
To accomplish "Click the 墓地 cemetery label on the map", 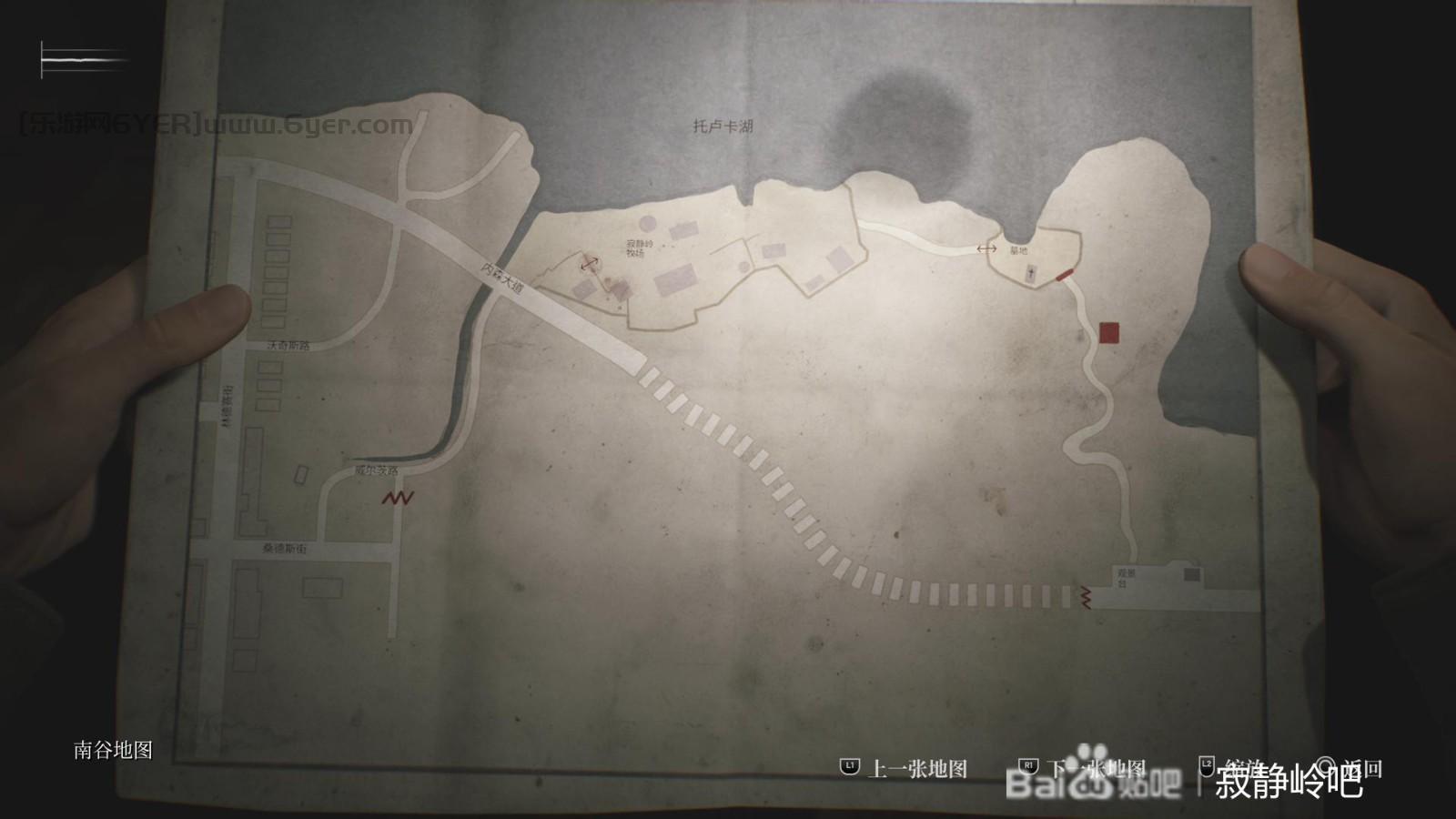I will tap(1019, 250).
